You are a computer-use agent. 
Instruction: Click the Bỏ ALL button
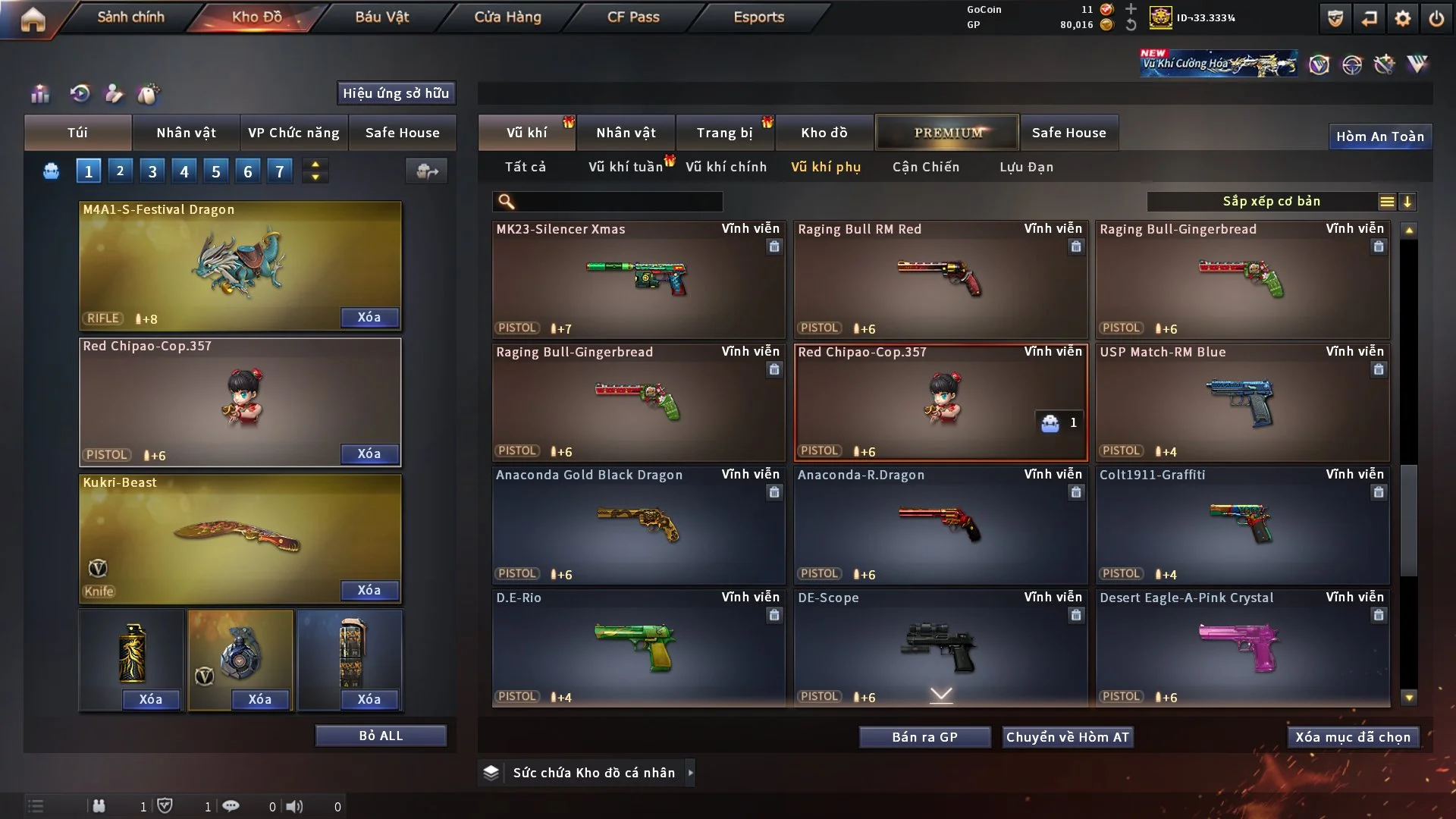point(381,736)
